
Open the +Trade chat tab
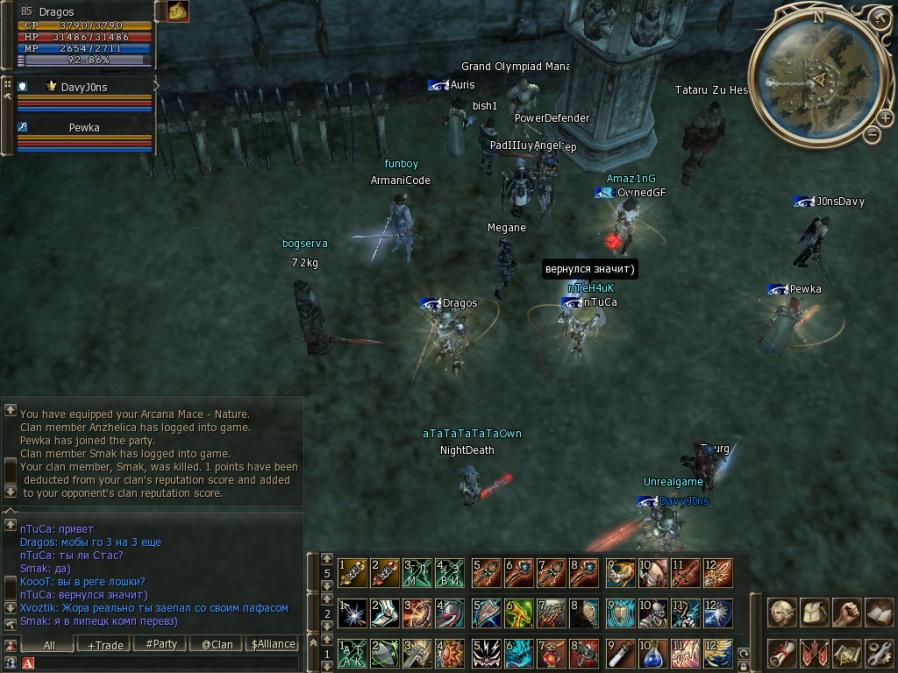(105, 644)
